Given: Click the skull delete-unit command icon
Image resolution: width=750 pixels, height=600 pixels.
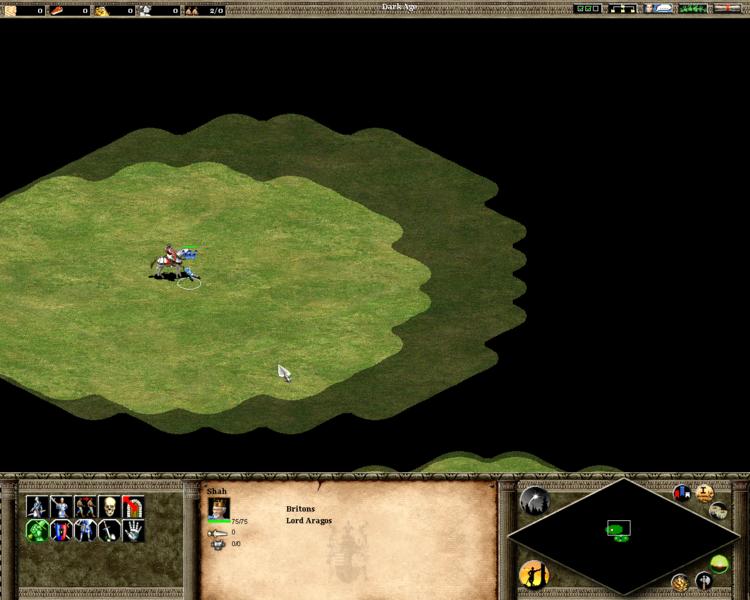Looking at the screenshot, I should (108, 506).
